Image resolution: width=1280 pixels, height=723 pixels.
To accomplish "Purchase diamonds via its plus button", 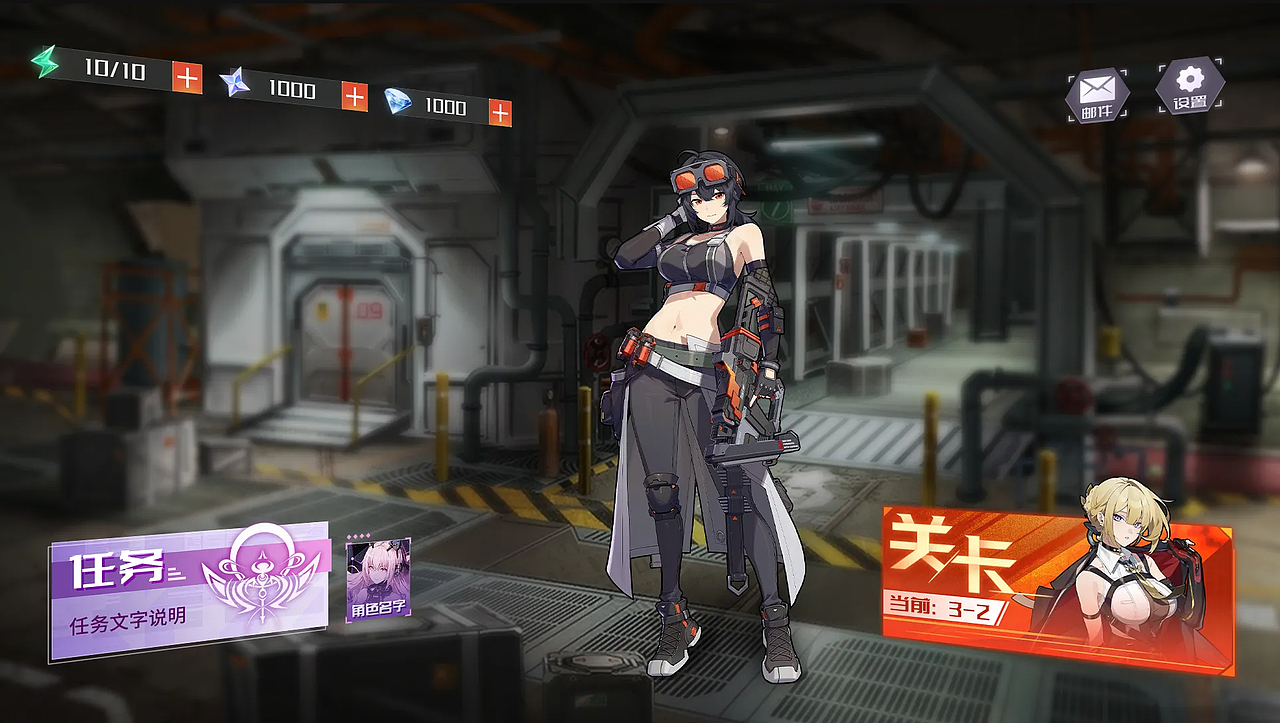I will (x=500, y=110).
